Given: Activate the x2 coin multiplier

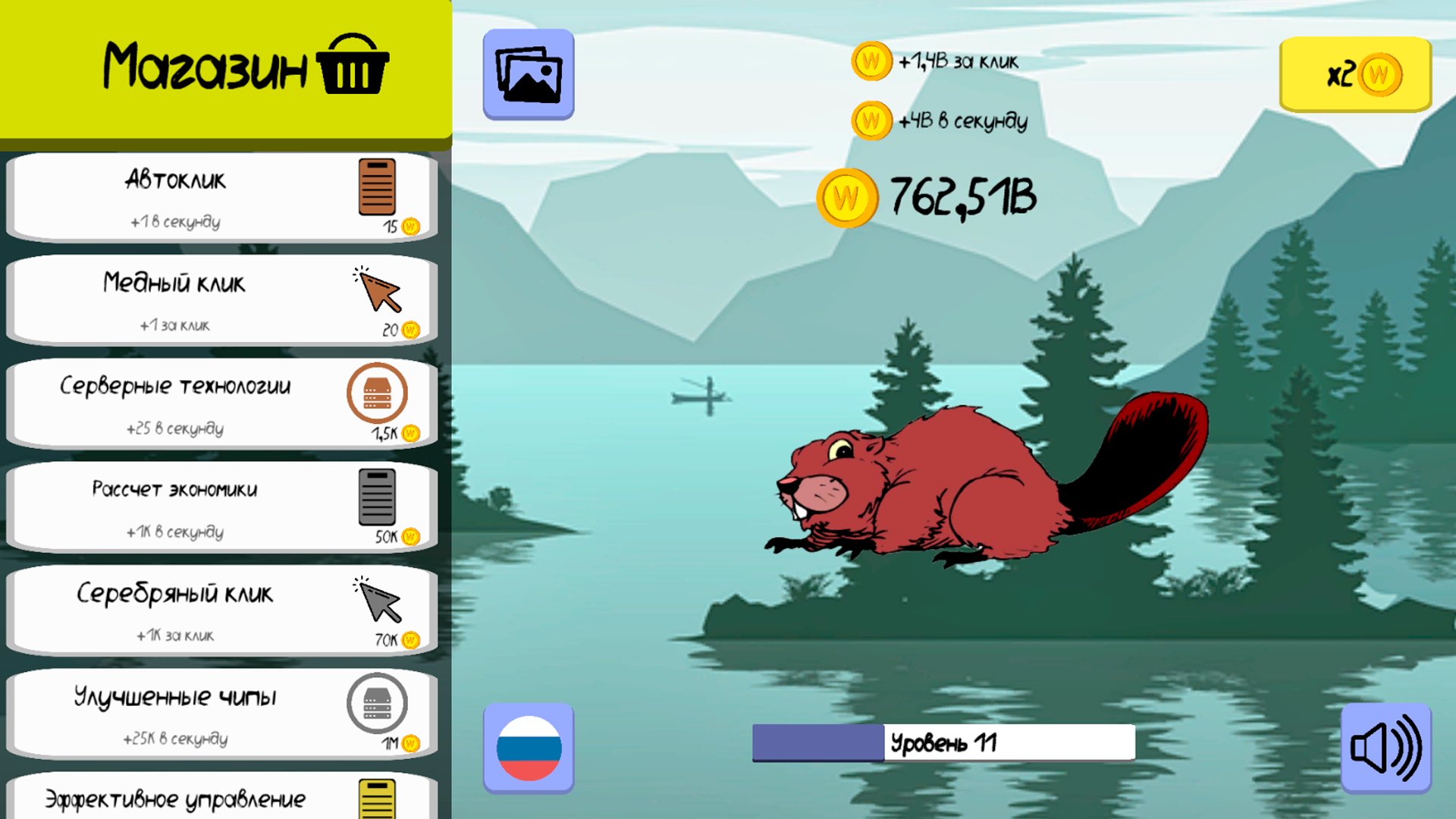Looking at the screenshot, I should pyautogui.click(x=1354, y=75).
